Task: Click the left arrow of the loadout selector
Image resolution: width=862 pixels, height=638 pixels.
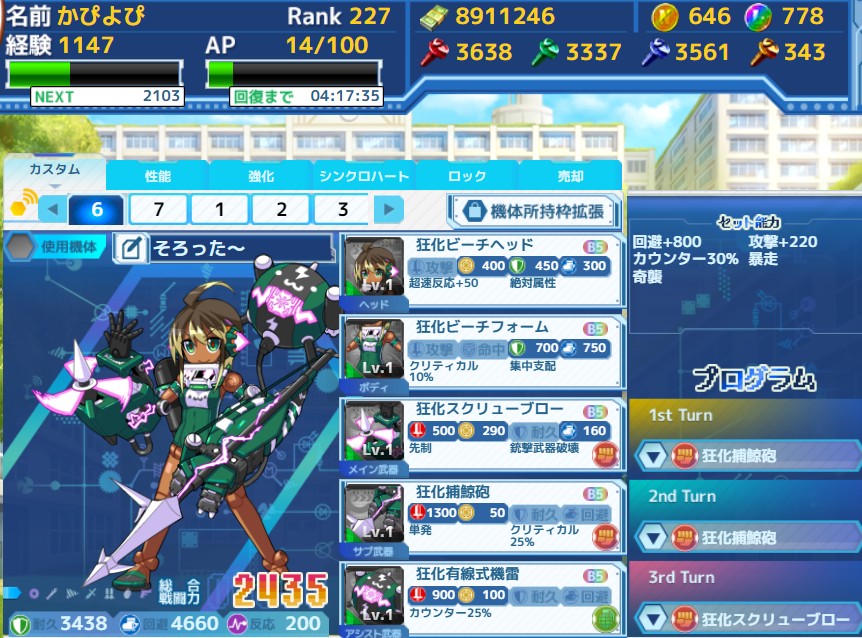Action: 53,210
